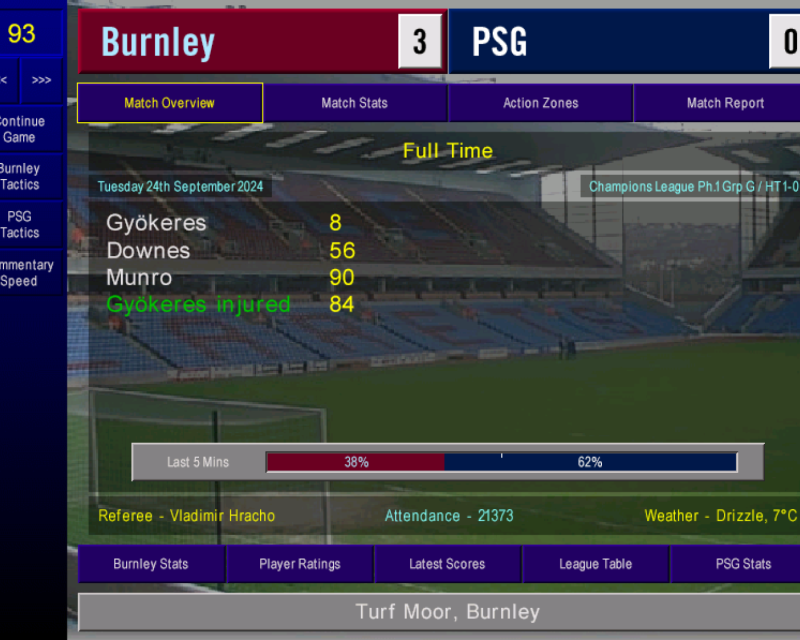Open the Match Report tab
This screenshot has height=640, width=800.
(x=724, y=103)
